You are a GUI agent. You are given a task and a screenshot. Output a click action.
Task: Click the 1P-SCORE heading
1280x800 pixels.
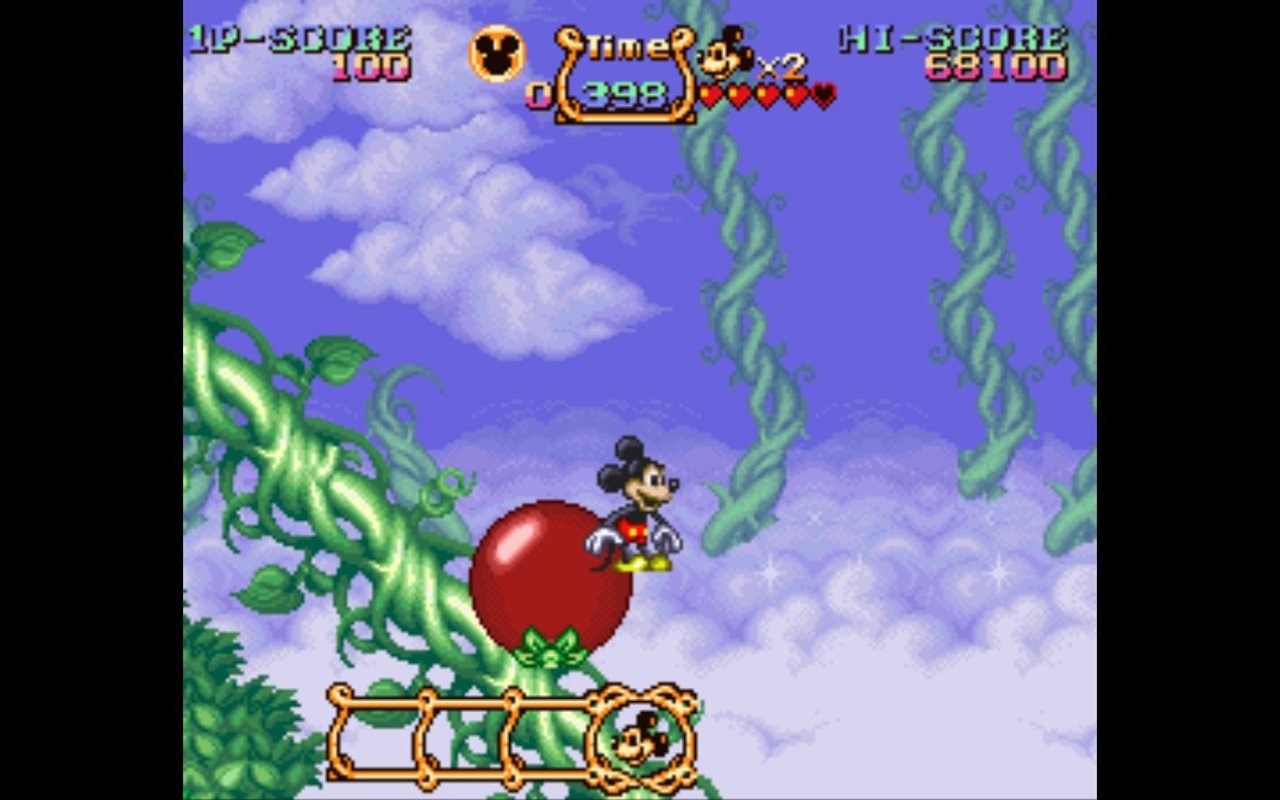pyautogui.click(x=300, y=38)
